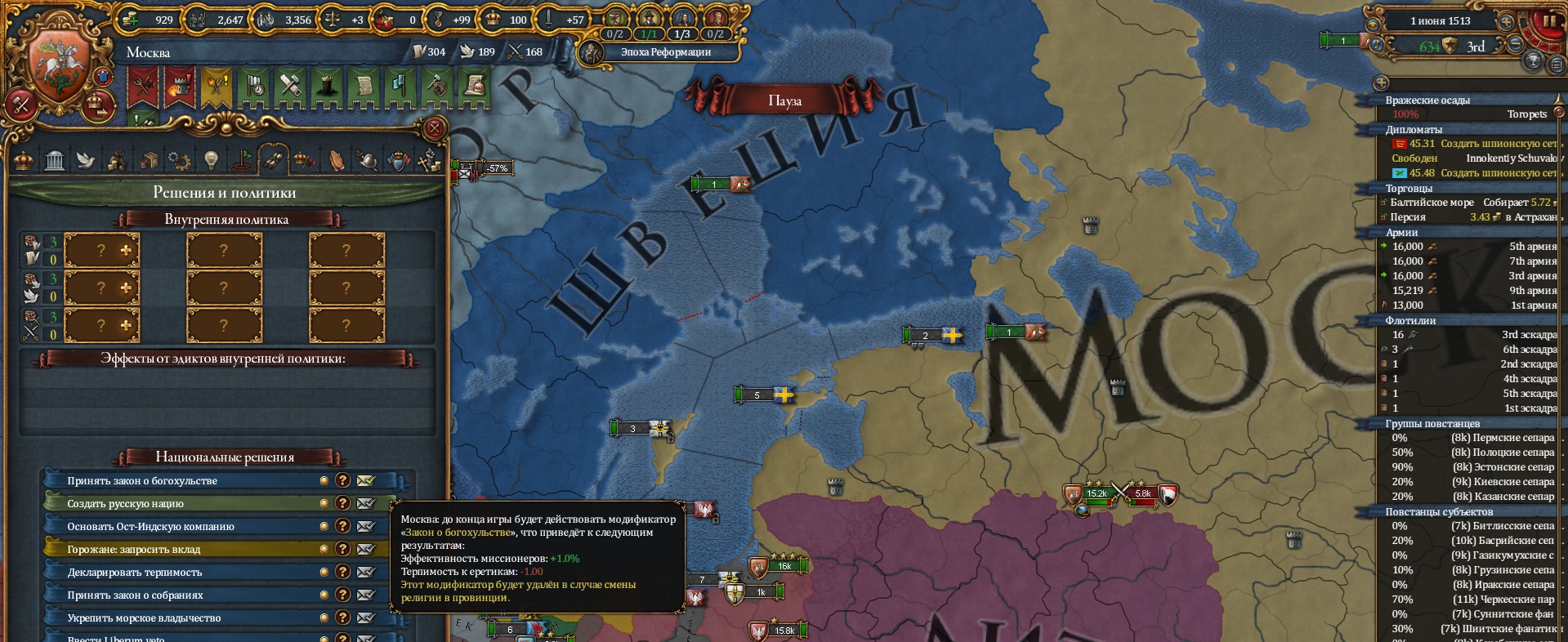Open the Religion tab with praying hands
Viewport: 1568px width, 642px height.
(336, 160)
